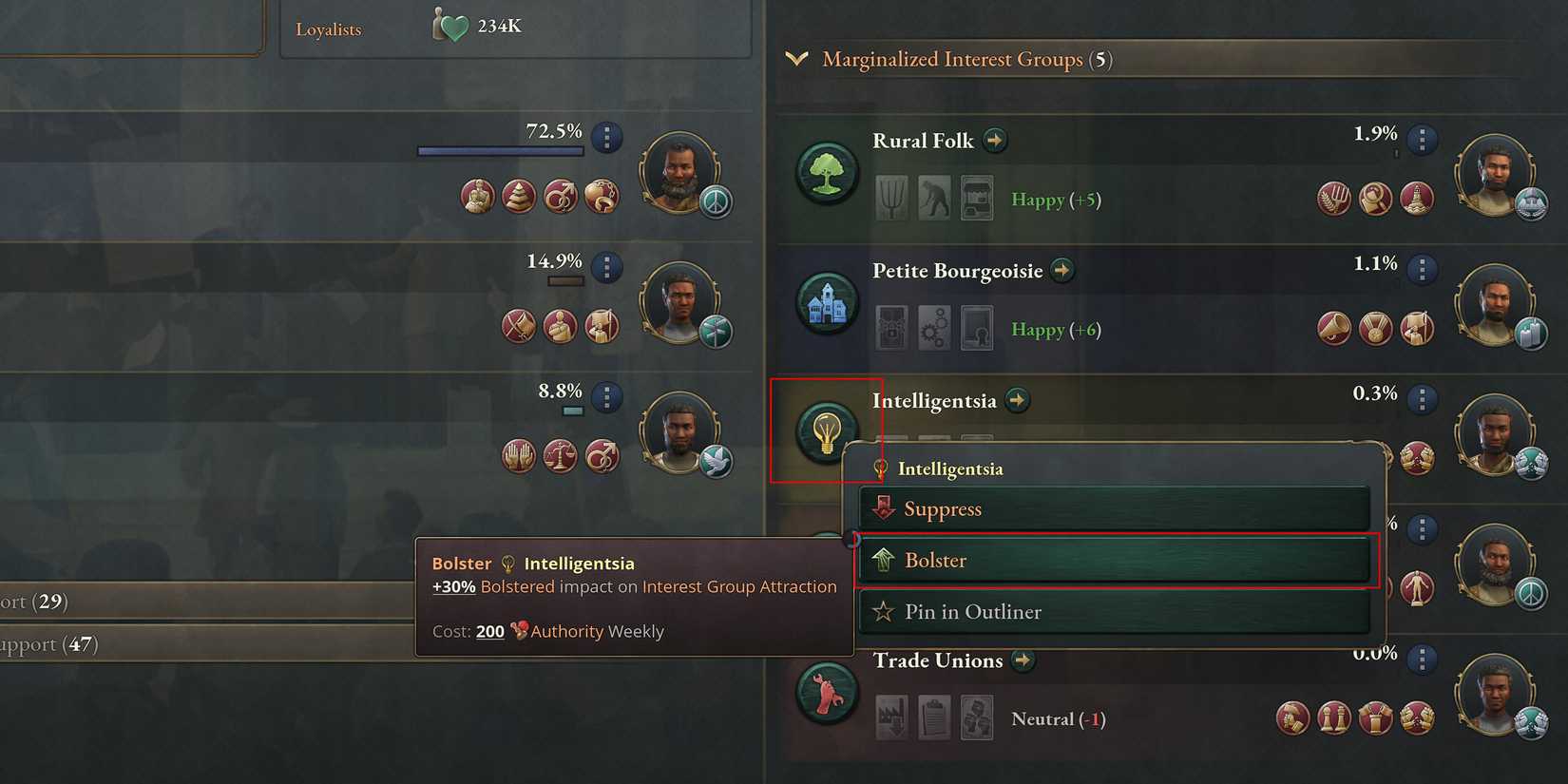Click the arrow to open the Trade Unions panel
Viewport: 1568px width, 784px height.
click(x=1023, y=660)
